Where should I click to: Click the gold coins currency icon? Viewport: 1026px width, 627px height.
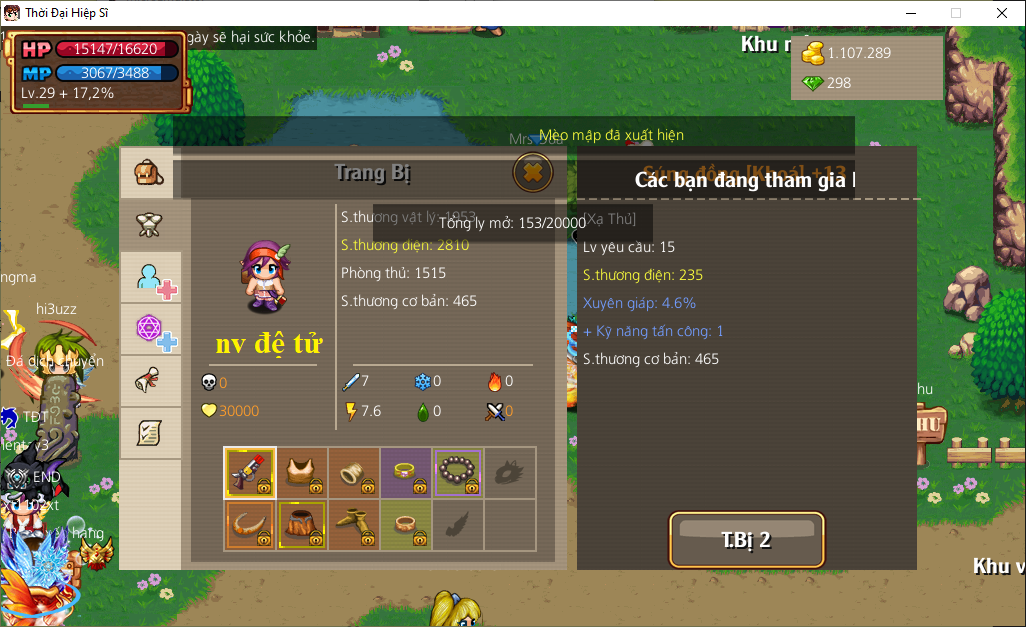[813, 53]
